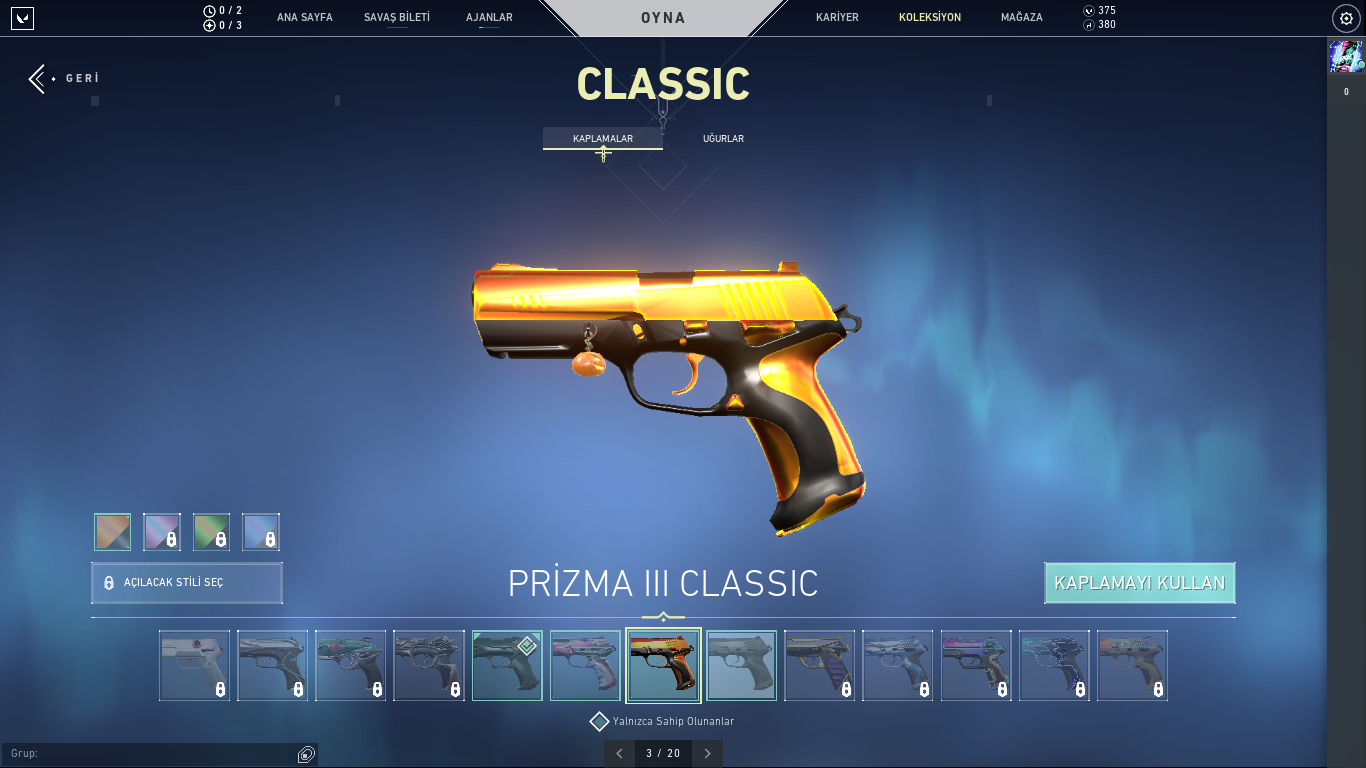Open the MAĞAZA store
The image size is (1366, 768).
(x=1021, y=17)
